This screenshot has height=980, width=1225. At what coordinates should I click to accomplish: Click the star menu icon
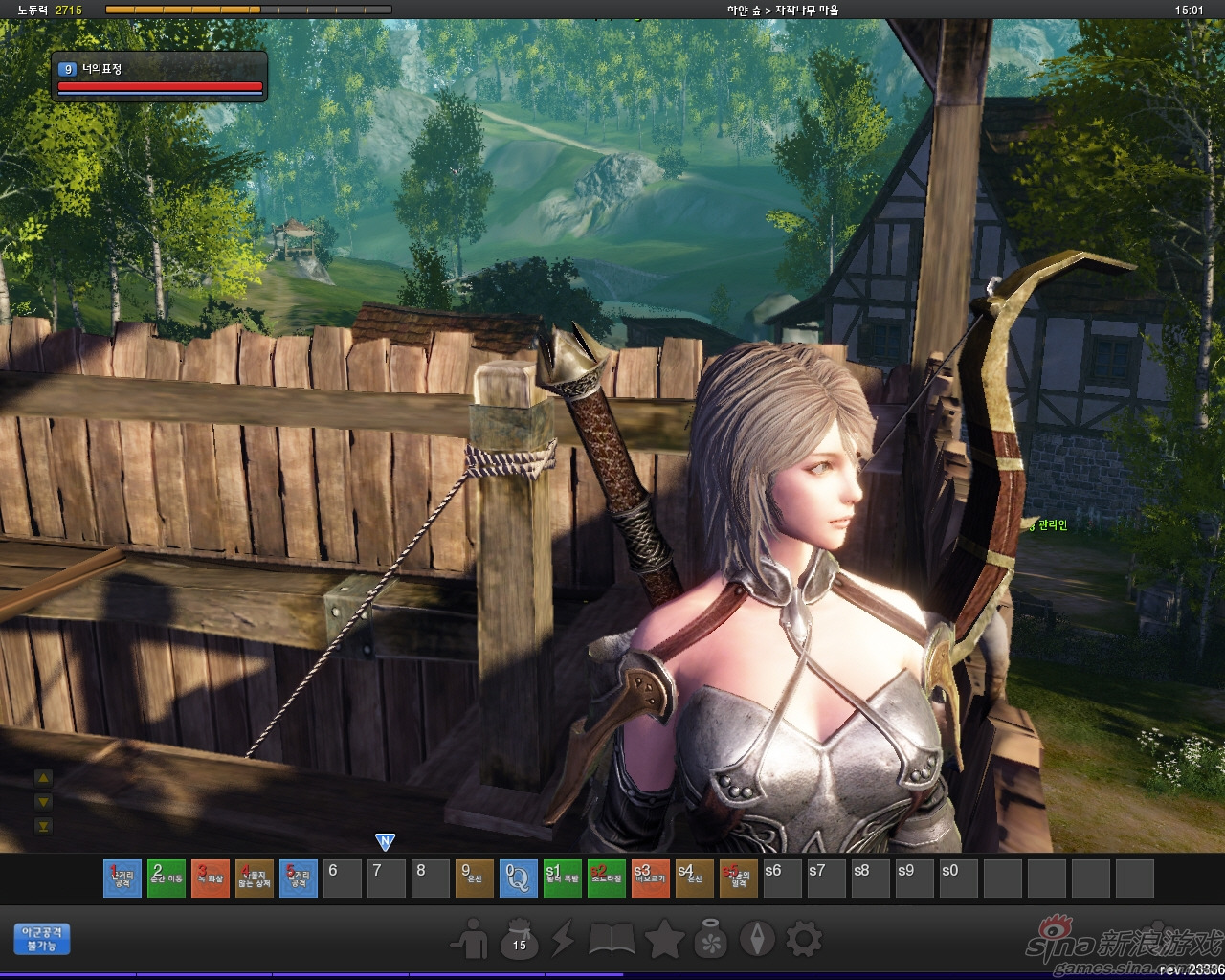coord(663,939)
